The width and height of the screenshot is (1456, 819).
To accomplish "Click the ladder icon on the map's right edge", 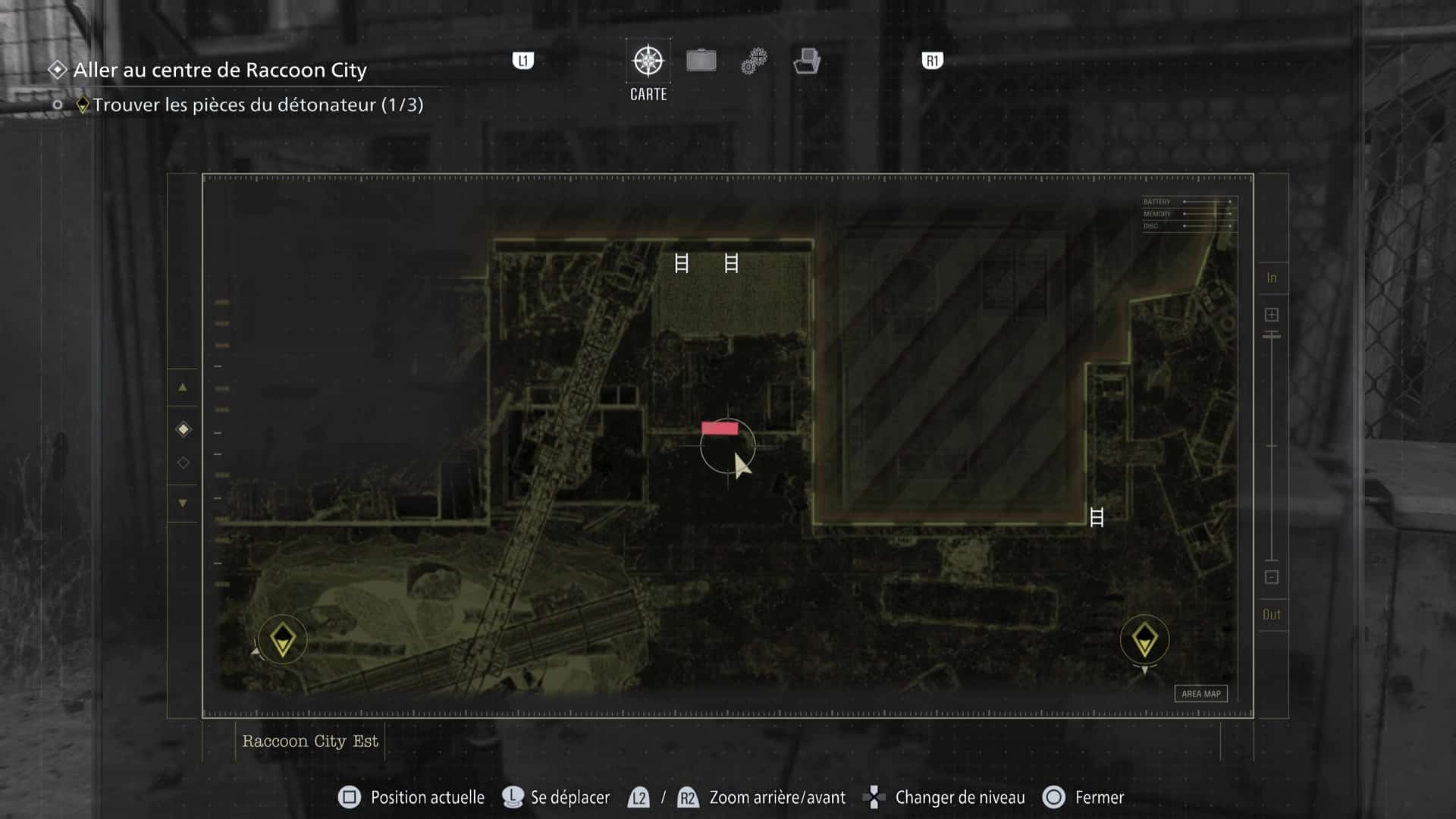I will point(1097,518).
